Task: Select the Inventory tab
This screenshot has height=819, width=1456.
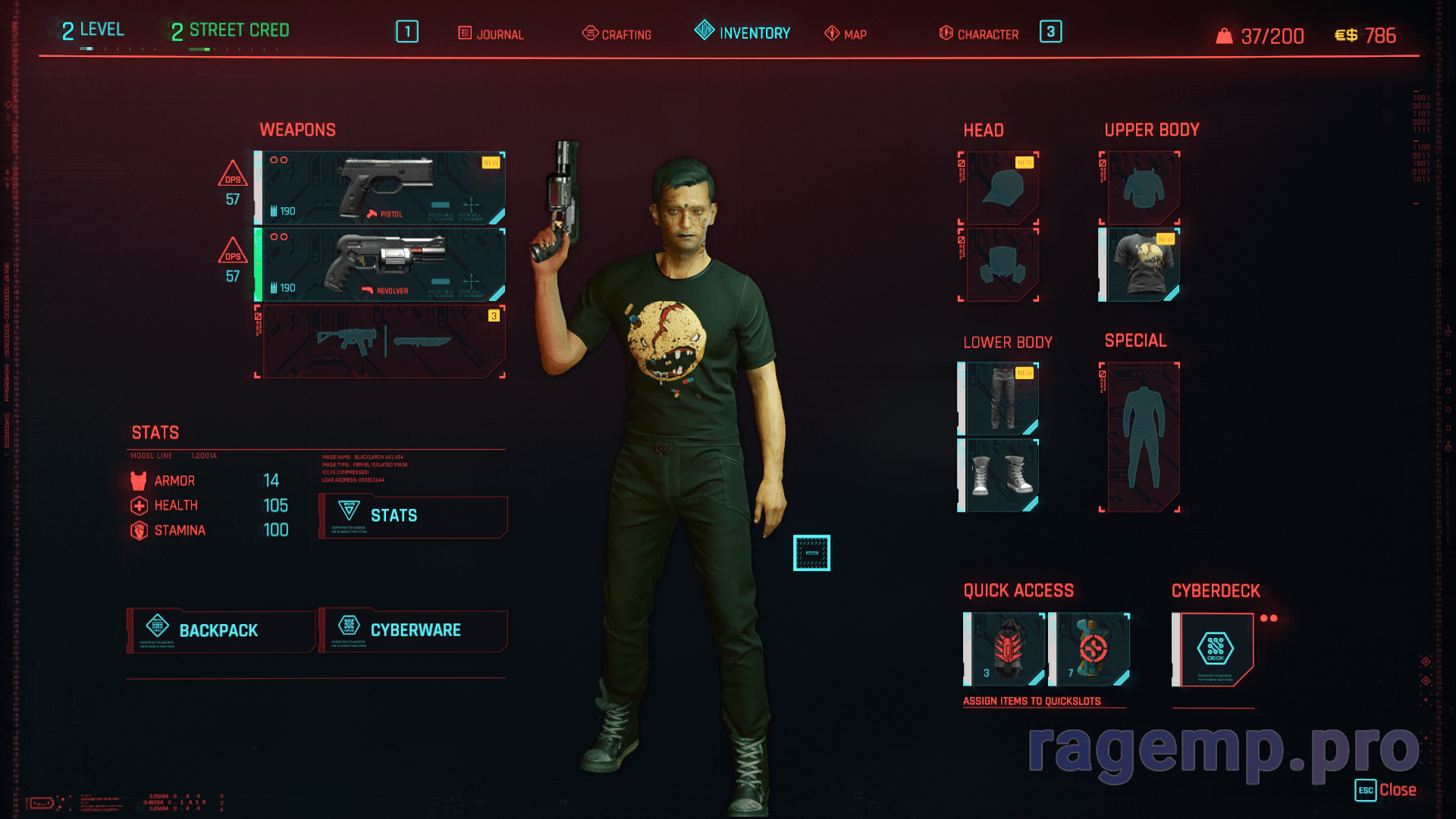Action: tap(742, 33)
